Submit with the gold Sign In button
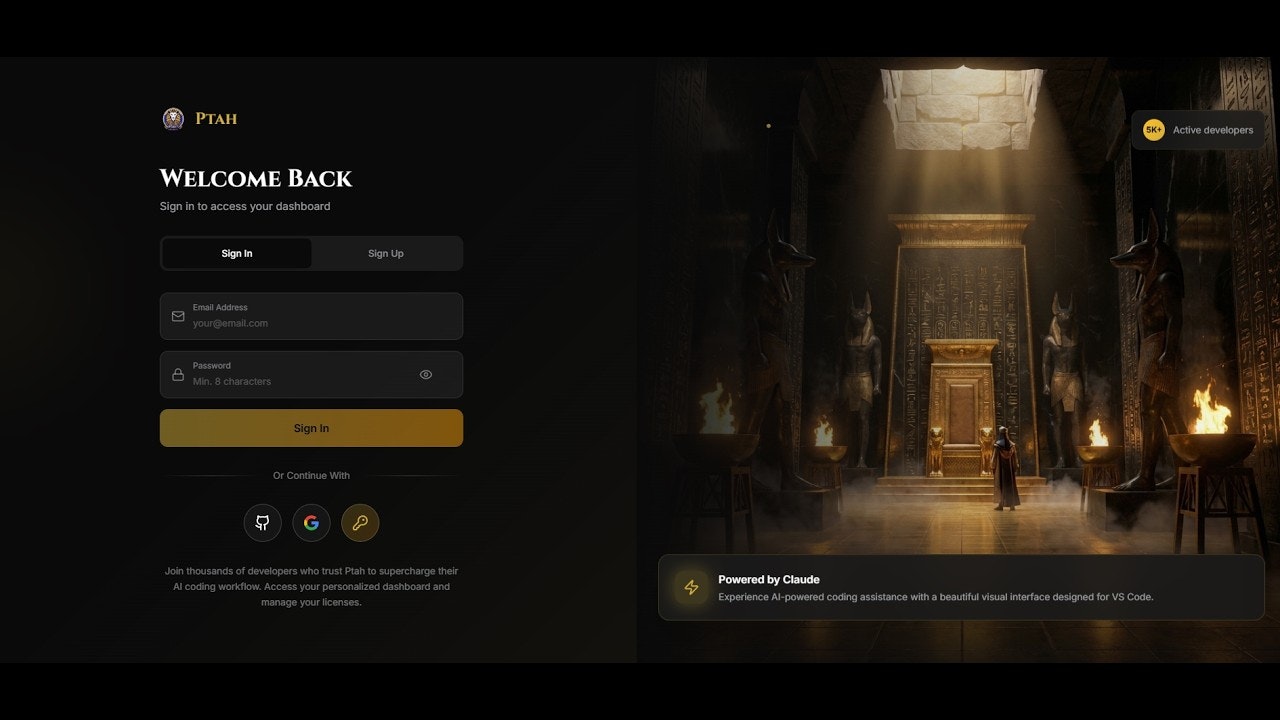 (311, 428)
